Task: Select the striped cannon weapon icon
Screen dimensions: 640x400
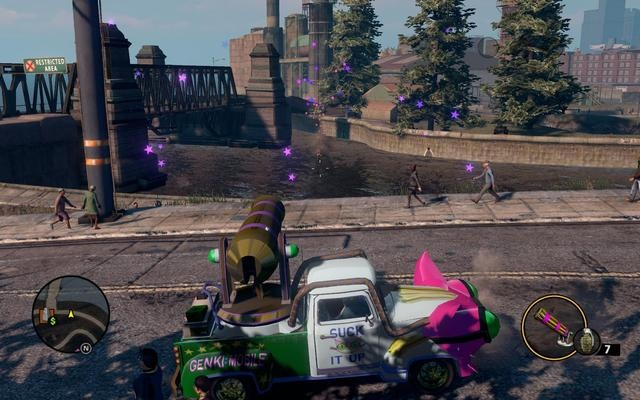Action: point(551,323)
